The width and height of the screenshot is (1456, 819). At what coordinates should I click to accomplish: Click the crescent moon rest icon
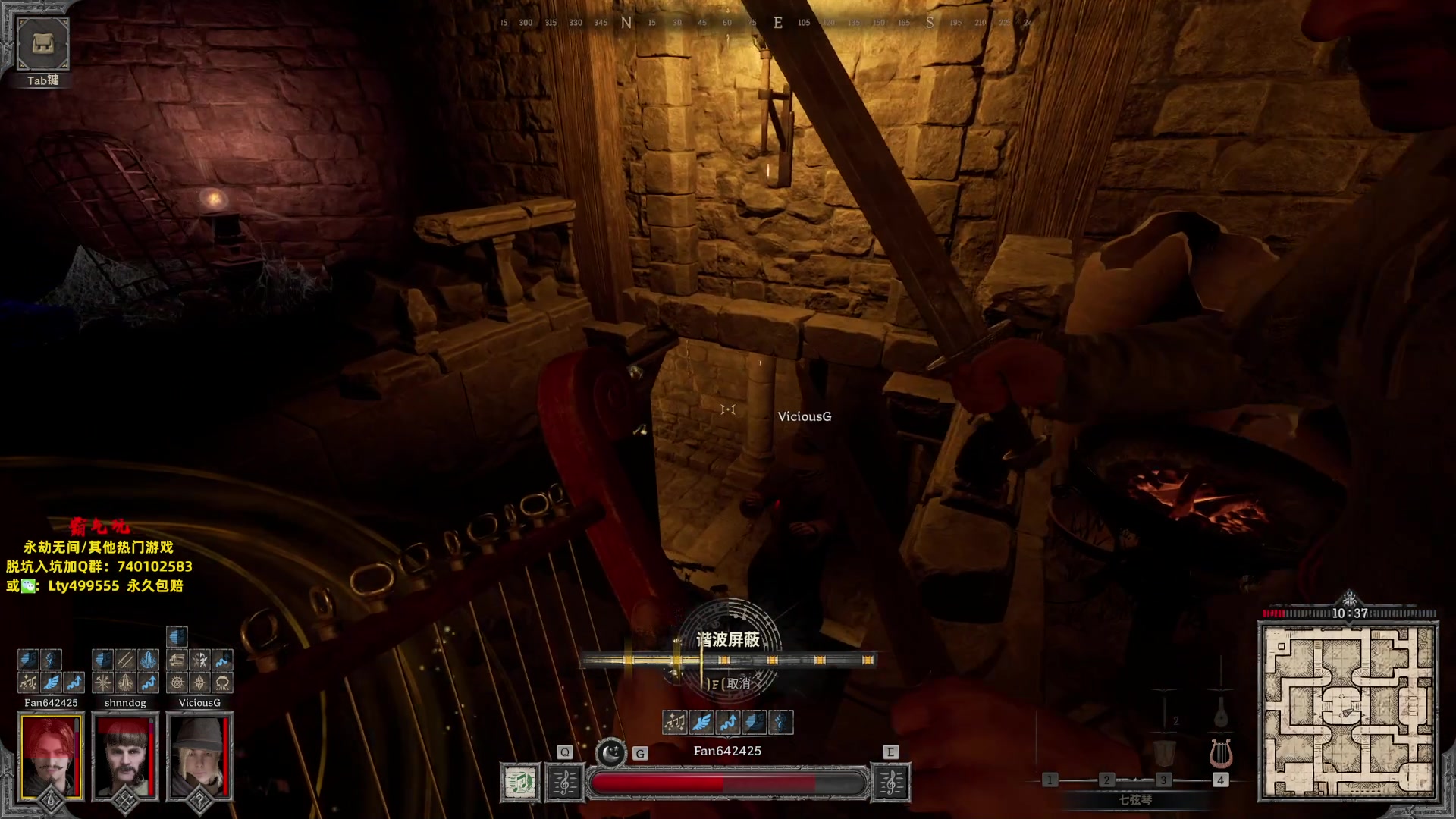pos(610,753)
